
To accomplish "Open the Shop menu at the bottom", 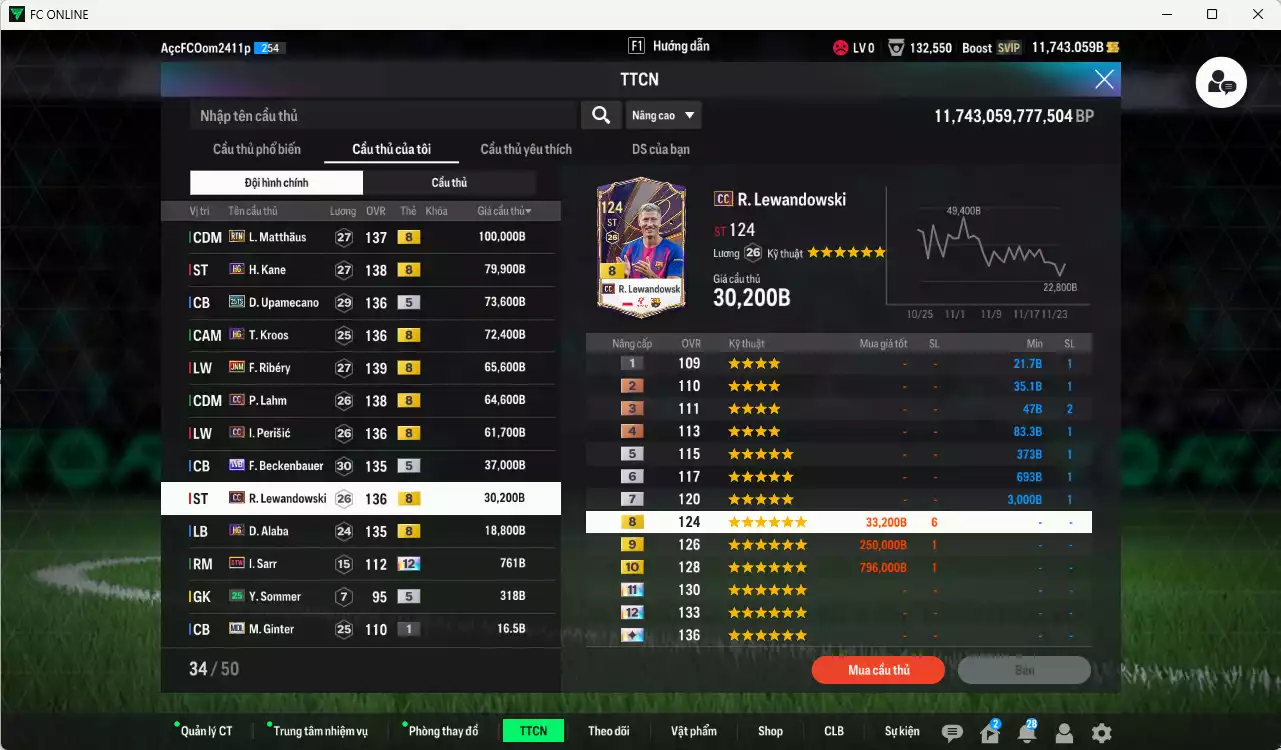I will coord(770,731).
